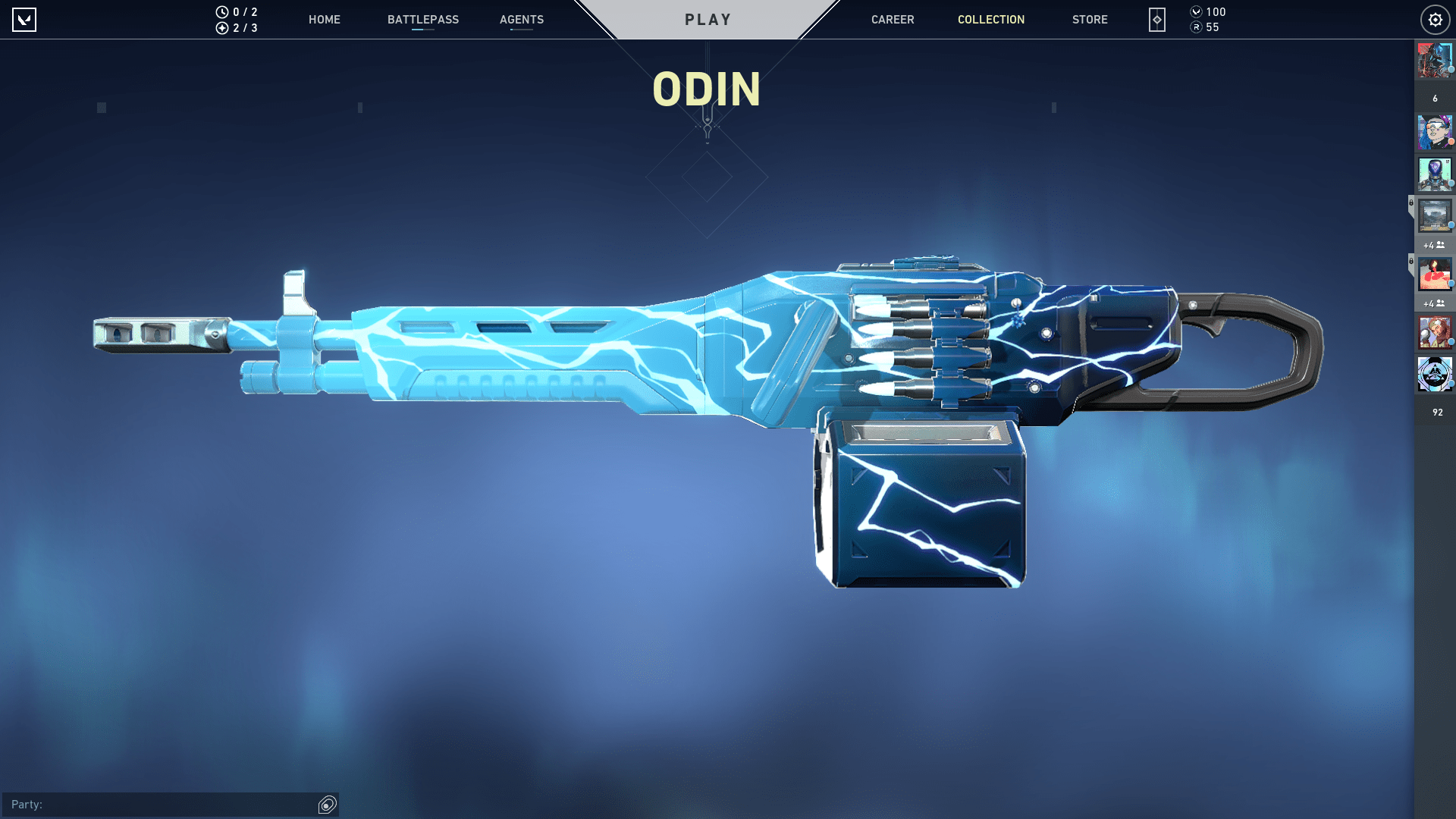Click the friend avatar wearing white goggles

click(1435, 133)
